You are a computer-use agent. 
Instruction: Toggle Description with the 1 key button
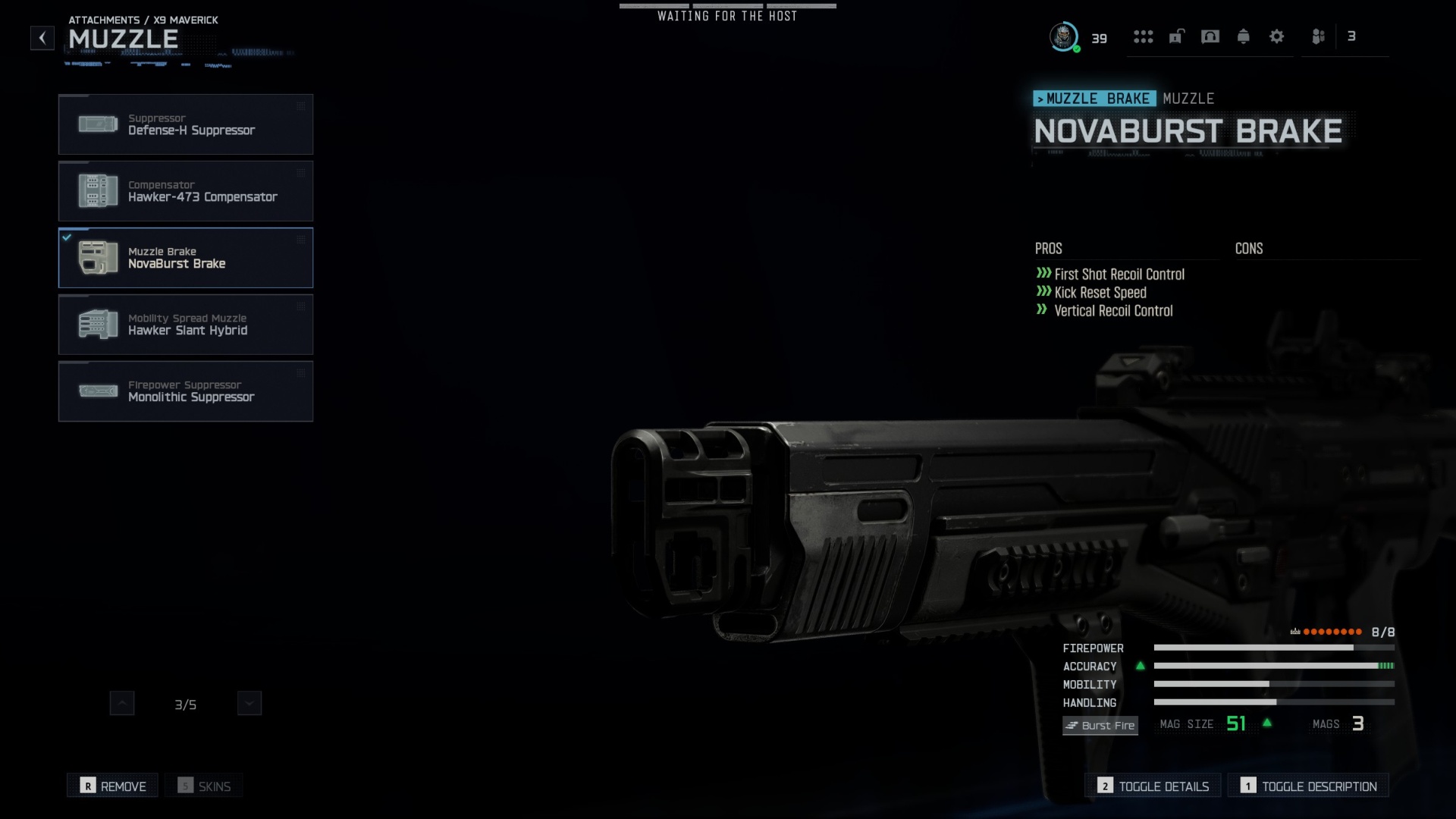(x=1308, y=786)
